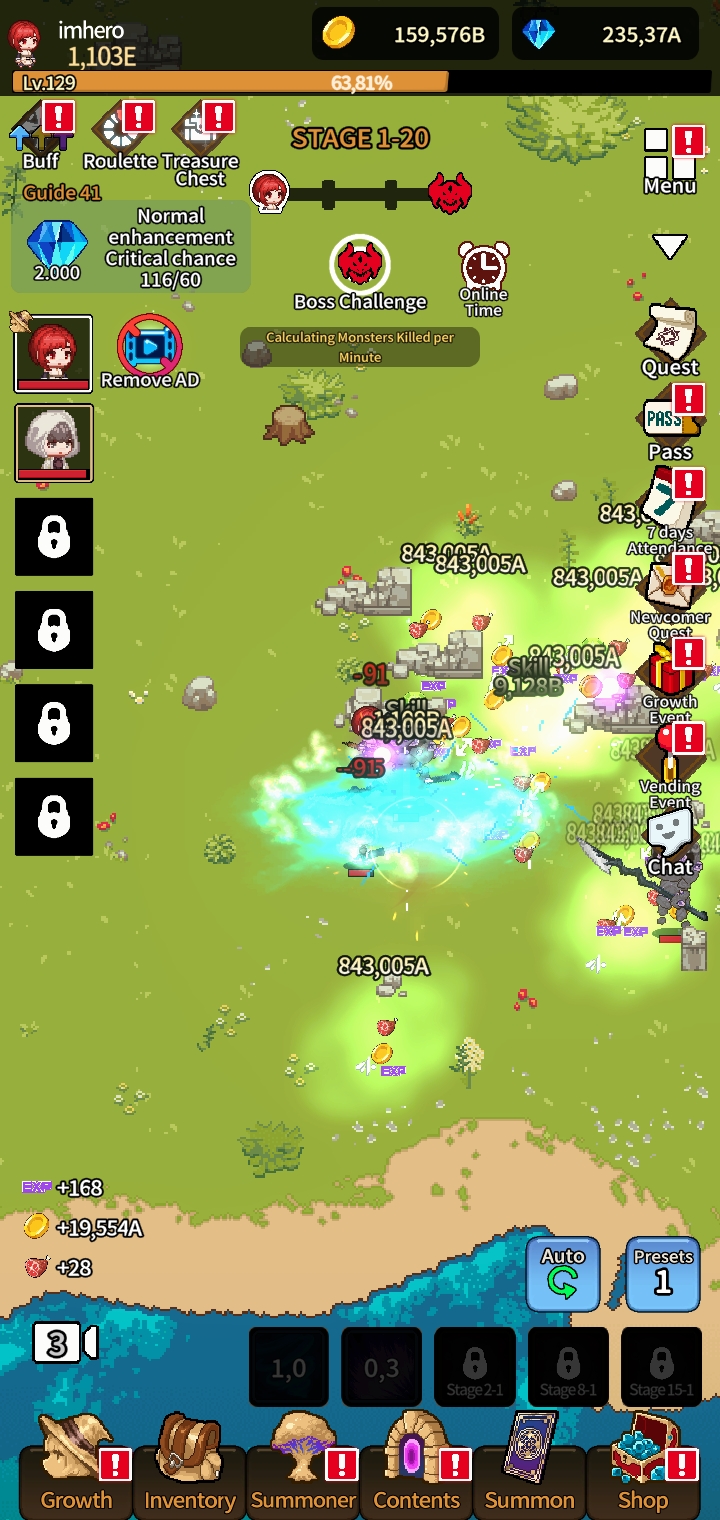
Task: Switch to the Growth tab
Action: click(76, 1476)
